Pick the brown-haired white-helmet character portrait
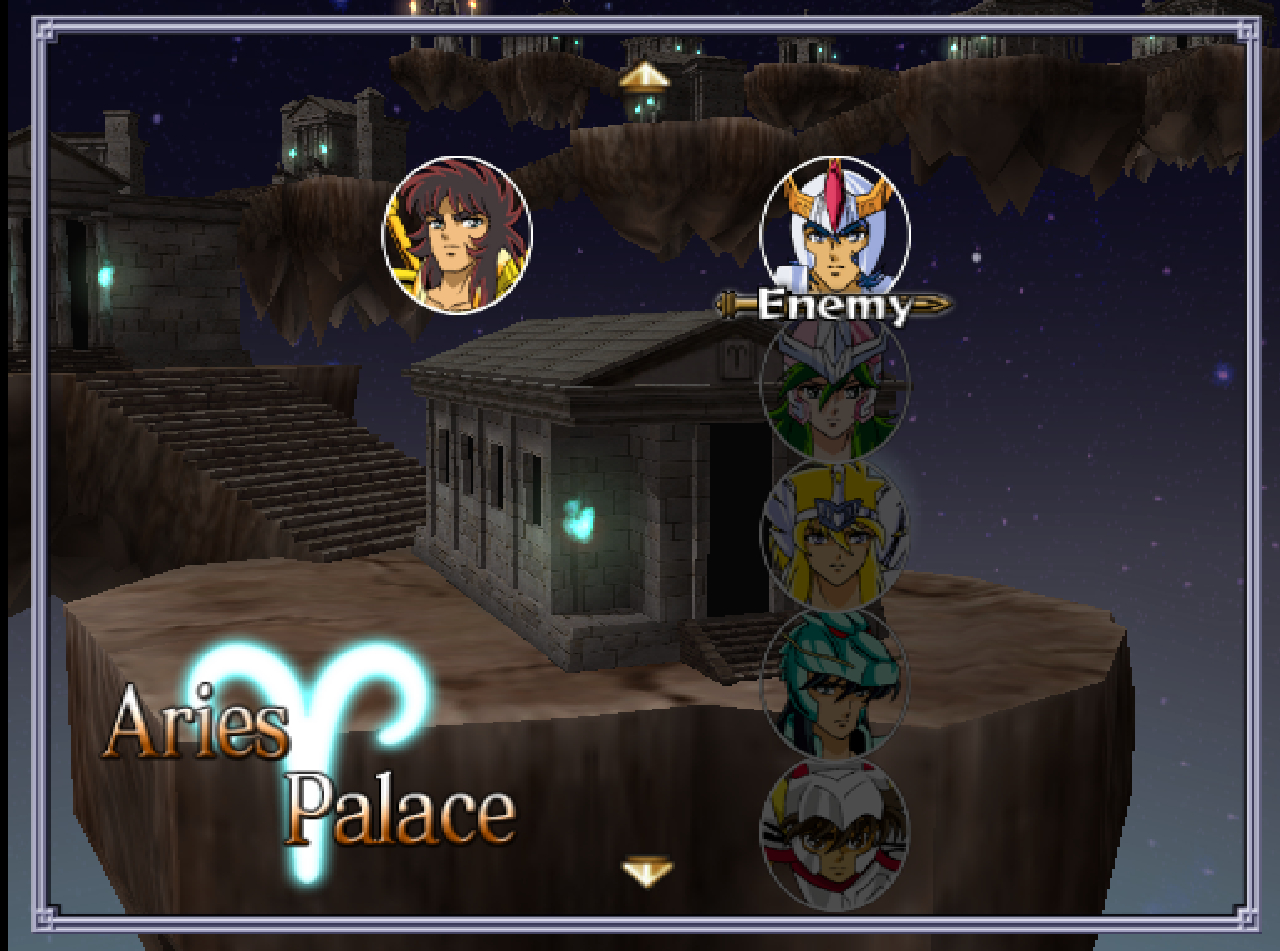Screen dimensions: 1280x951 point(835,833)
